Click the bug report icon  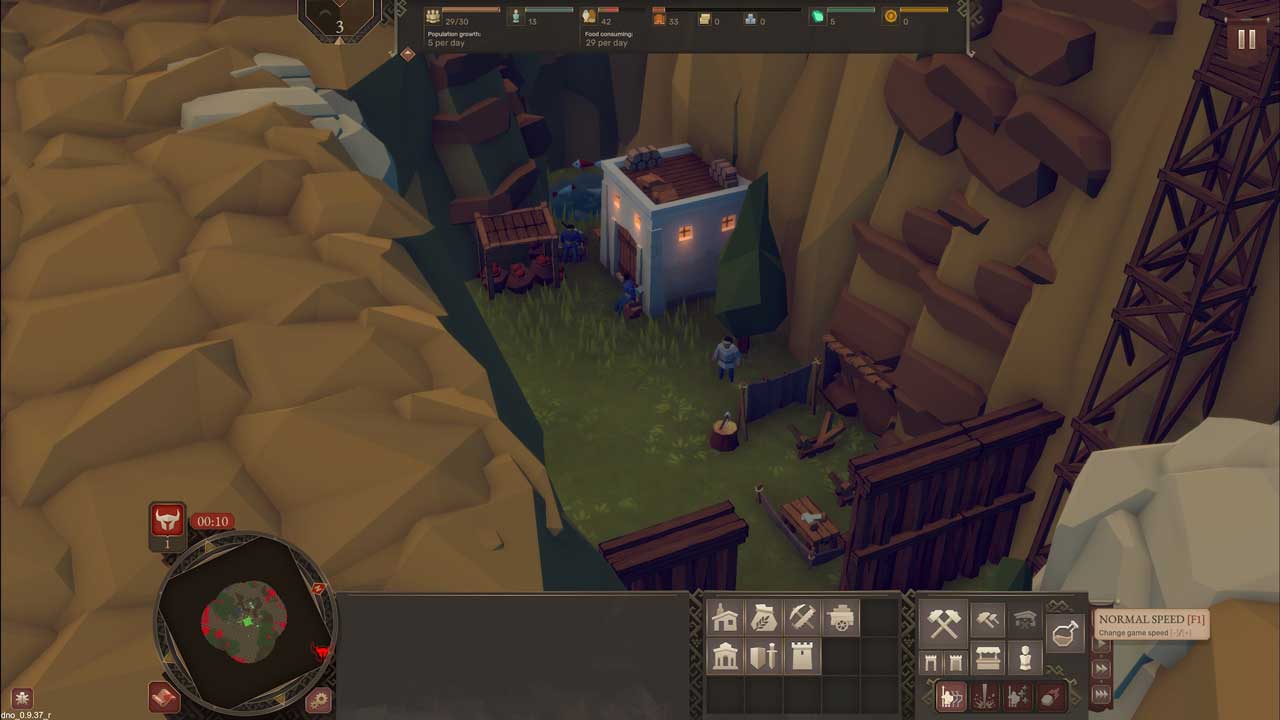21,698
